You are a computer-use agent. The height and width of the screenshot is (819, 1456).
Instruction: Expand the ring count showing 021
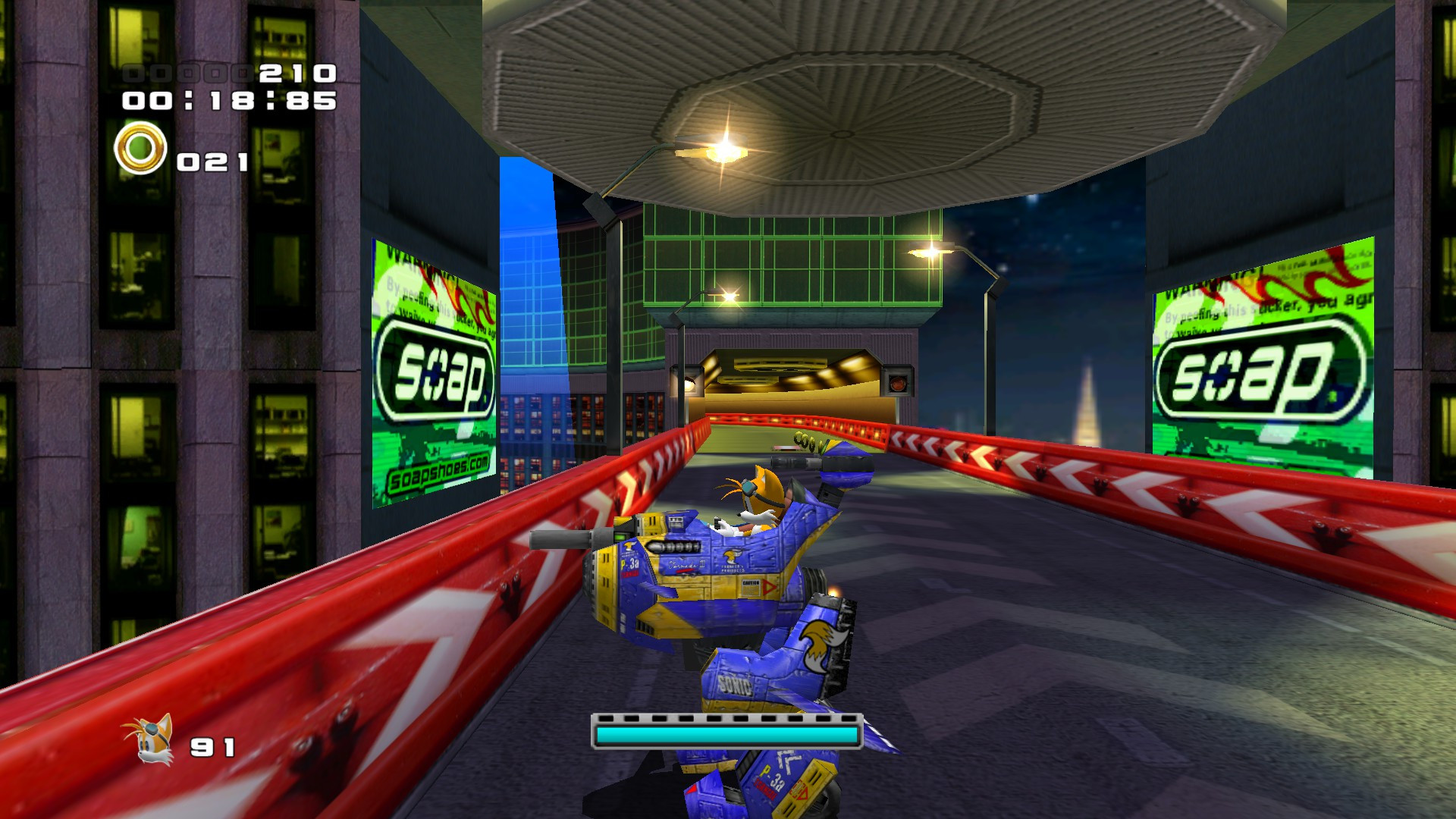coord(214,159)
